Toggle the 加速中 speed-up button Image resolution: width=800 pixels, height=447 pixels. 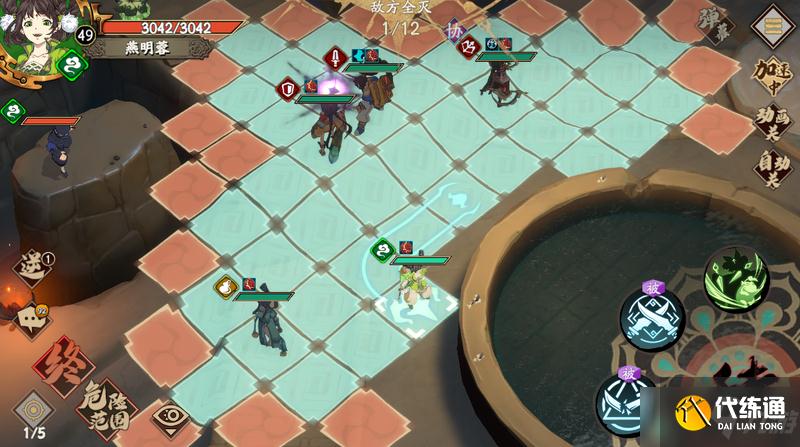pos(773,76)
